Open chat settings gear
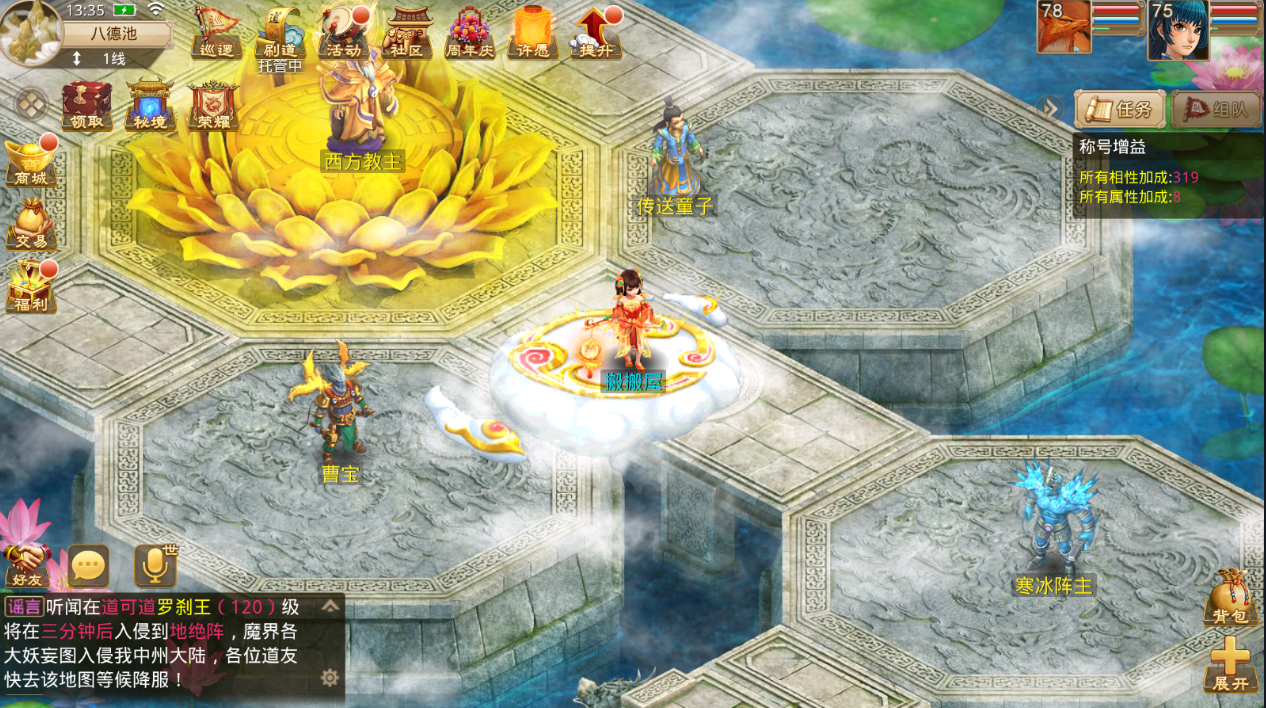Viewport: 1266px width, 708px height. [329, 678]
